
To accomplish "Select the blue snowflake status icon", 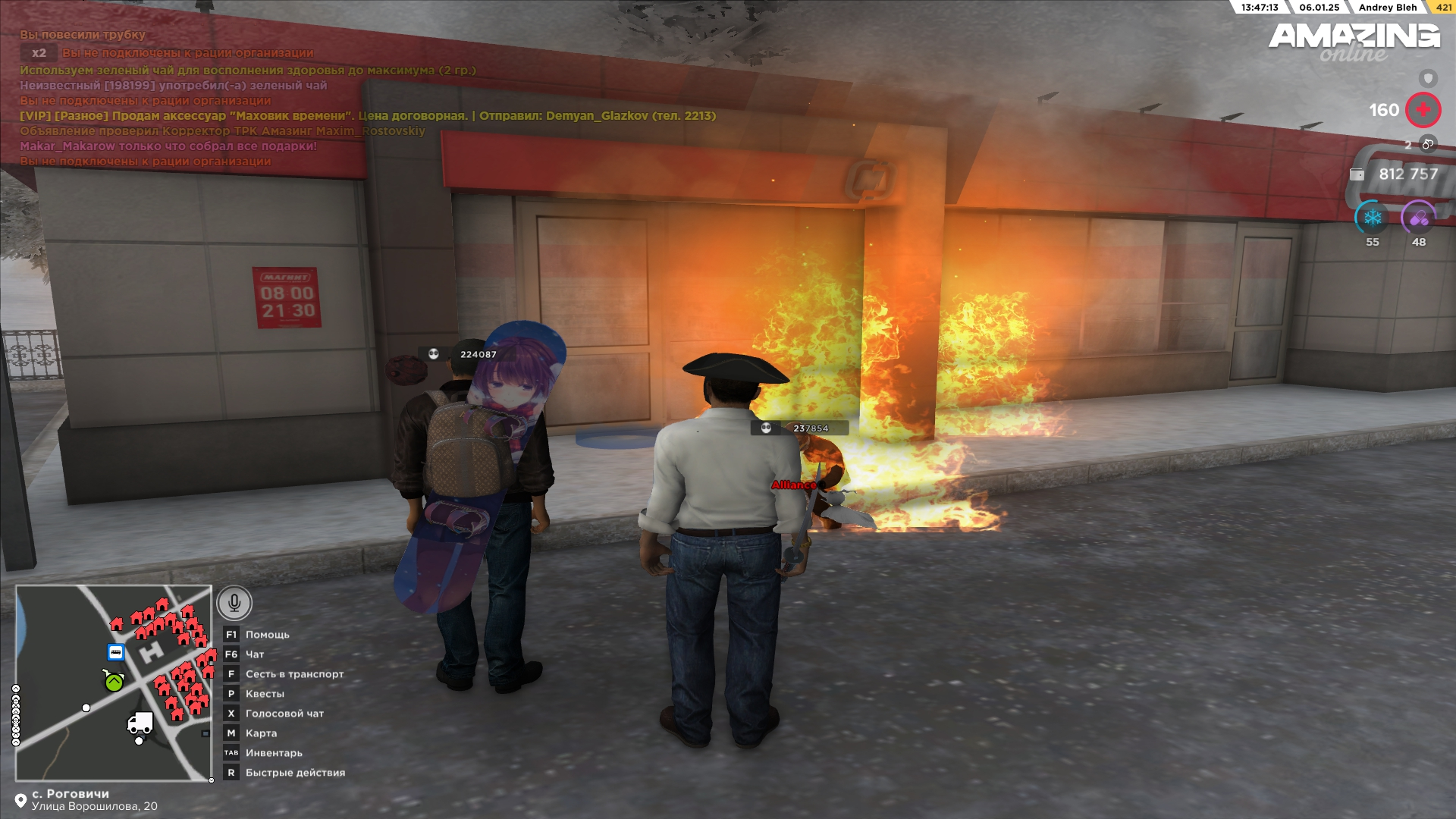I will tap(1372, 218).
